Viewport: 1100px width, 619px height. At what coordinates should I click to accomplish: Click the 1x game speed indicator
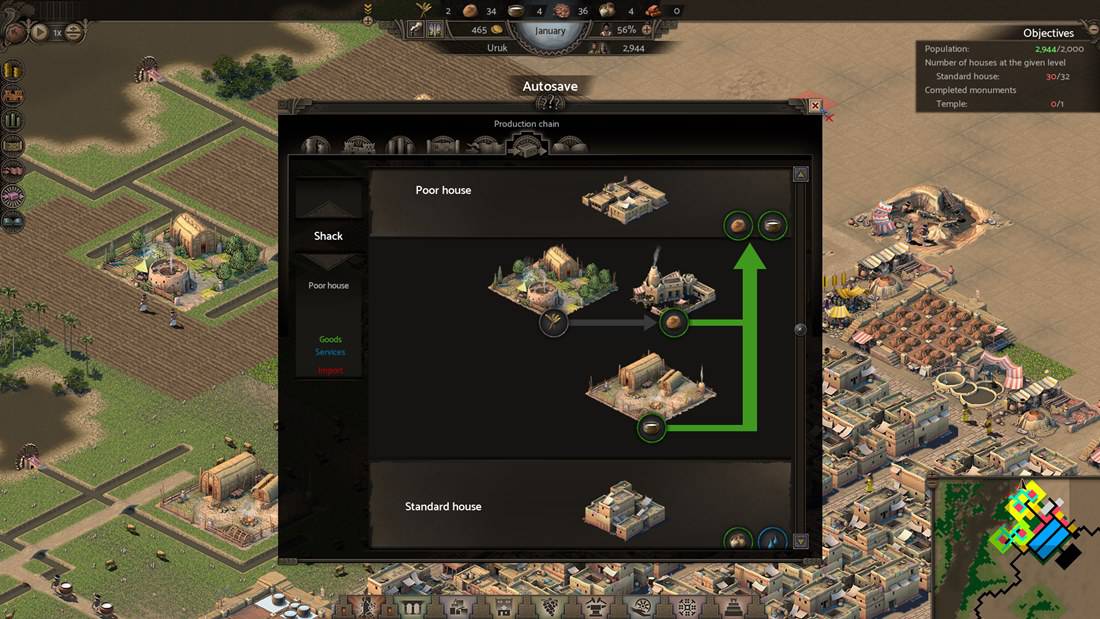(57, 32)
